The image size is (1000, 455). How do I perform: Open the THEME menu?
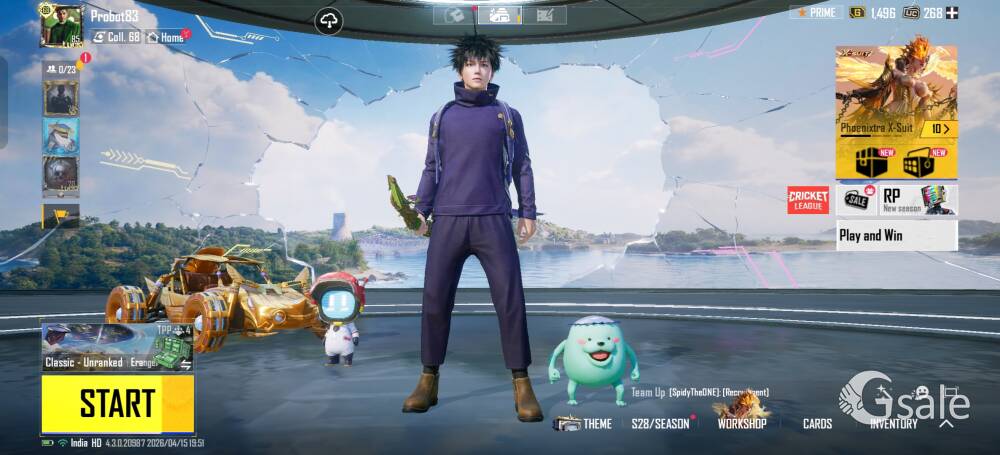coord(585,424)
